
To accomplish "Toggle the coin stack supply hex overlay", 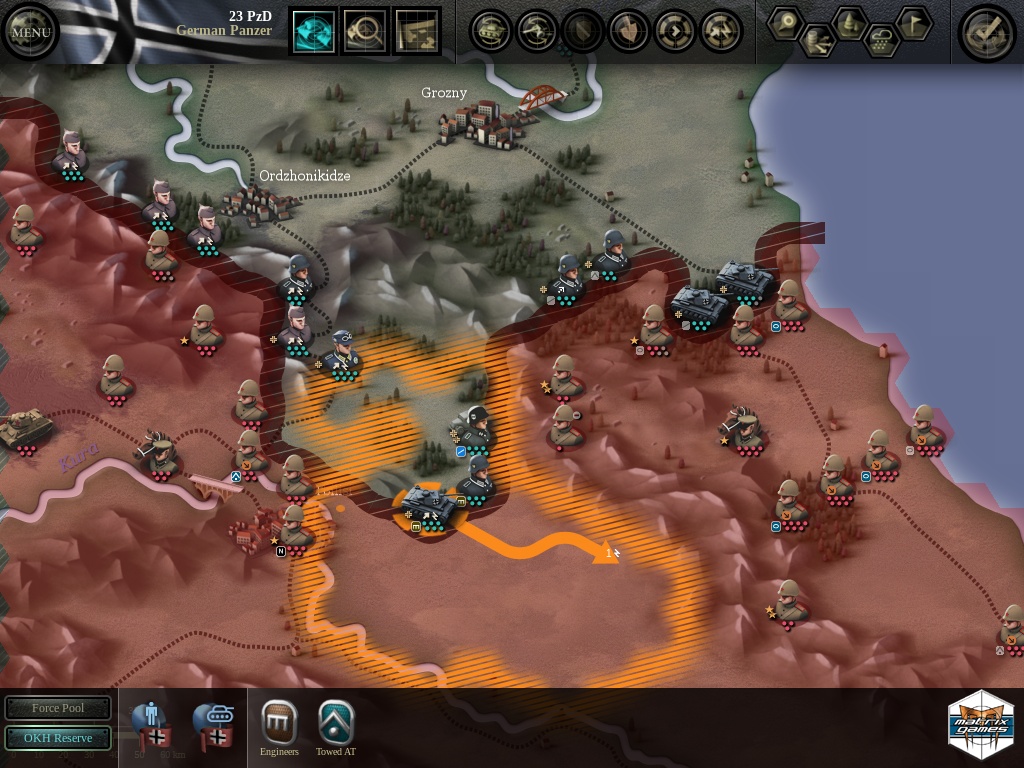I will (x=817, y=41).
